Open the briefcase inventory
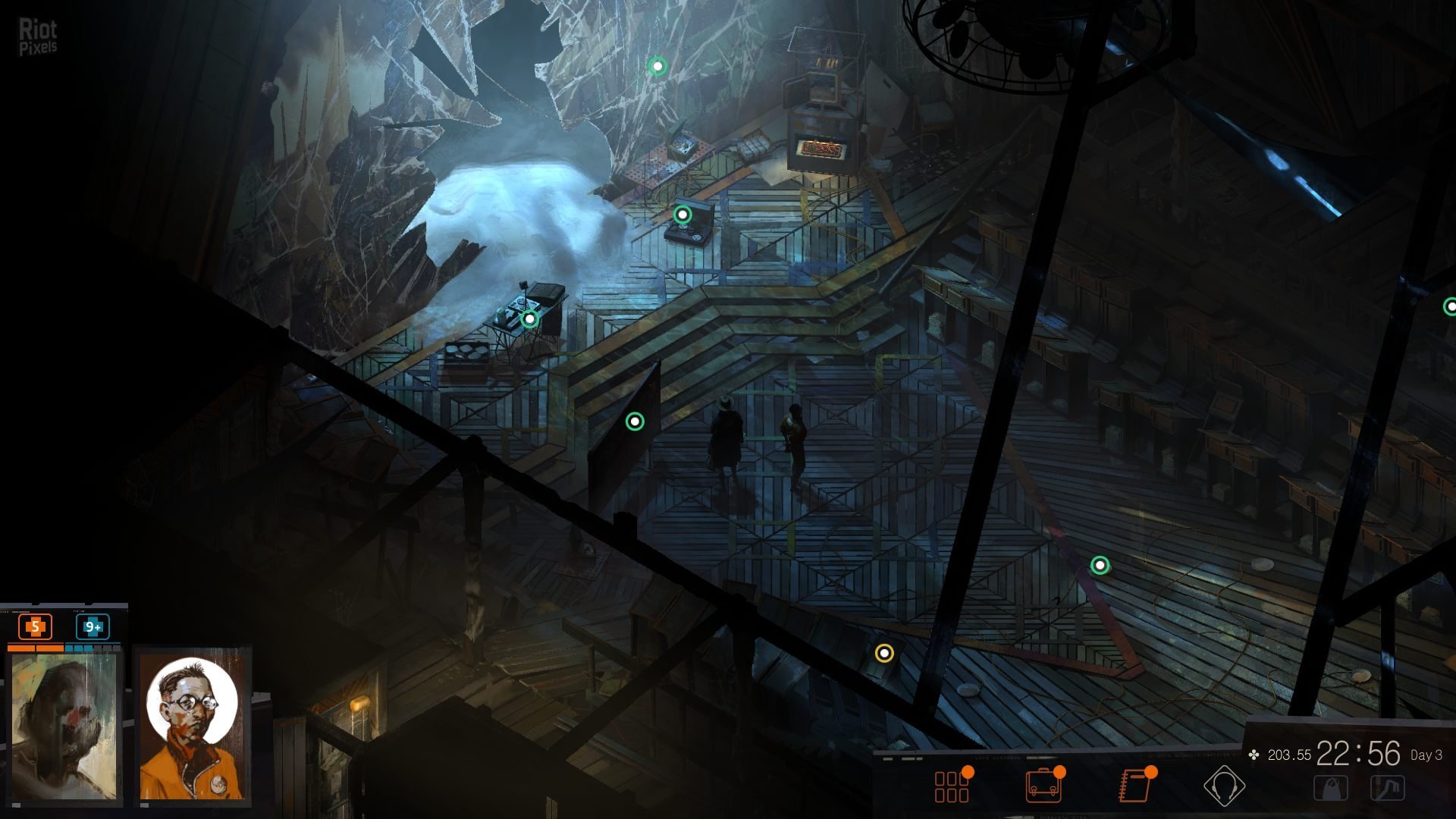This screenshot has height=819, width=1456. tap(1043, 786)
